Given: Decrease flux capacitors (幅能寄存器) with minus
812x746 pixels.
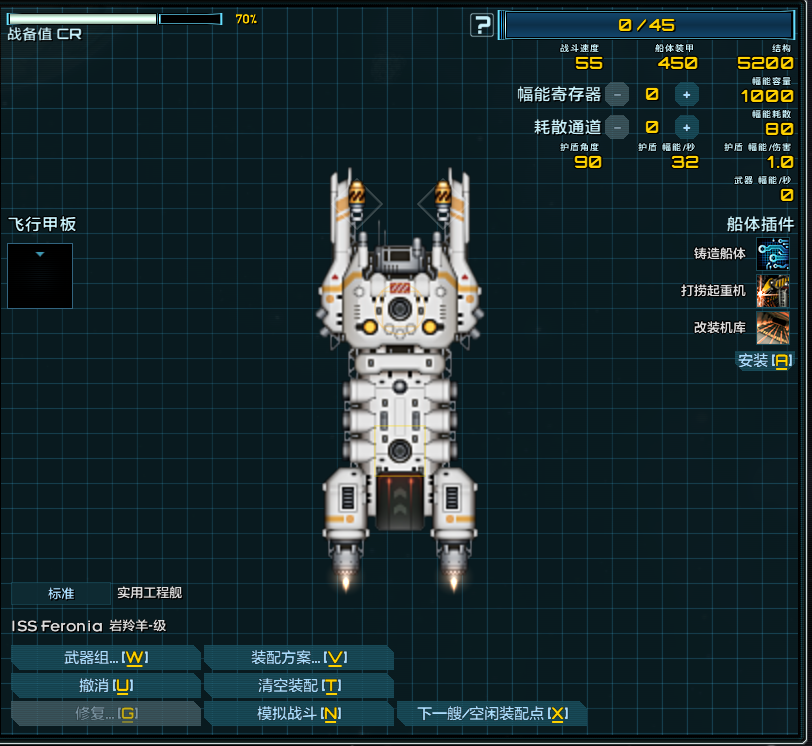Looking at the screenshot, I should coord(617,94).
